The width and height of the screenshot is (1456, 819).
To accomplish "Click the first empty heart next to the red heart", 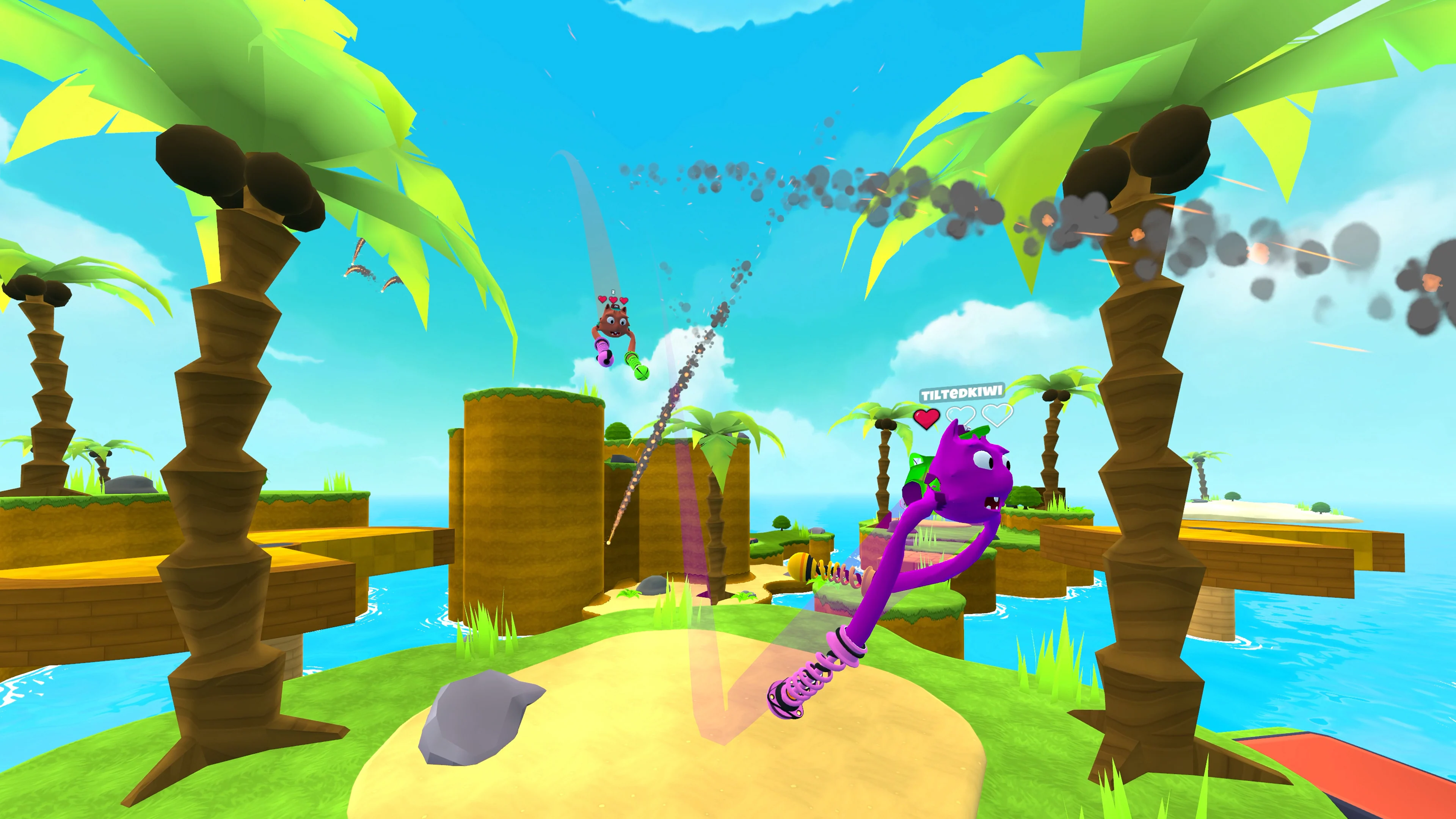I will pyautogui.click(x=961, y=416).
